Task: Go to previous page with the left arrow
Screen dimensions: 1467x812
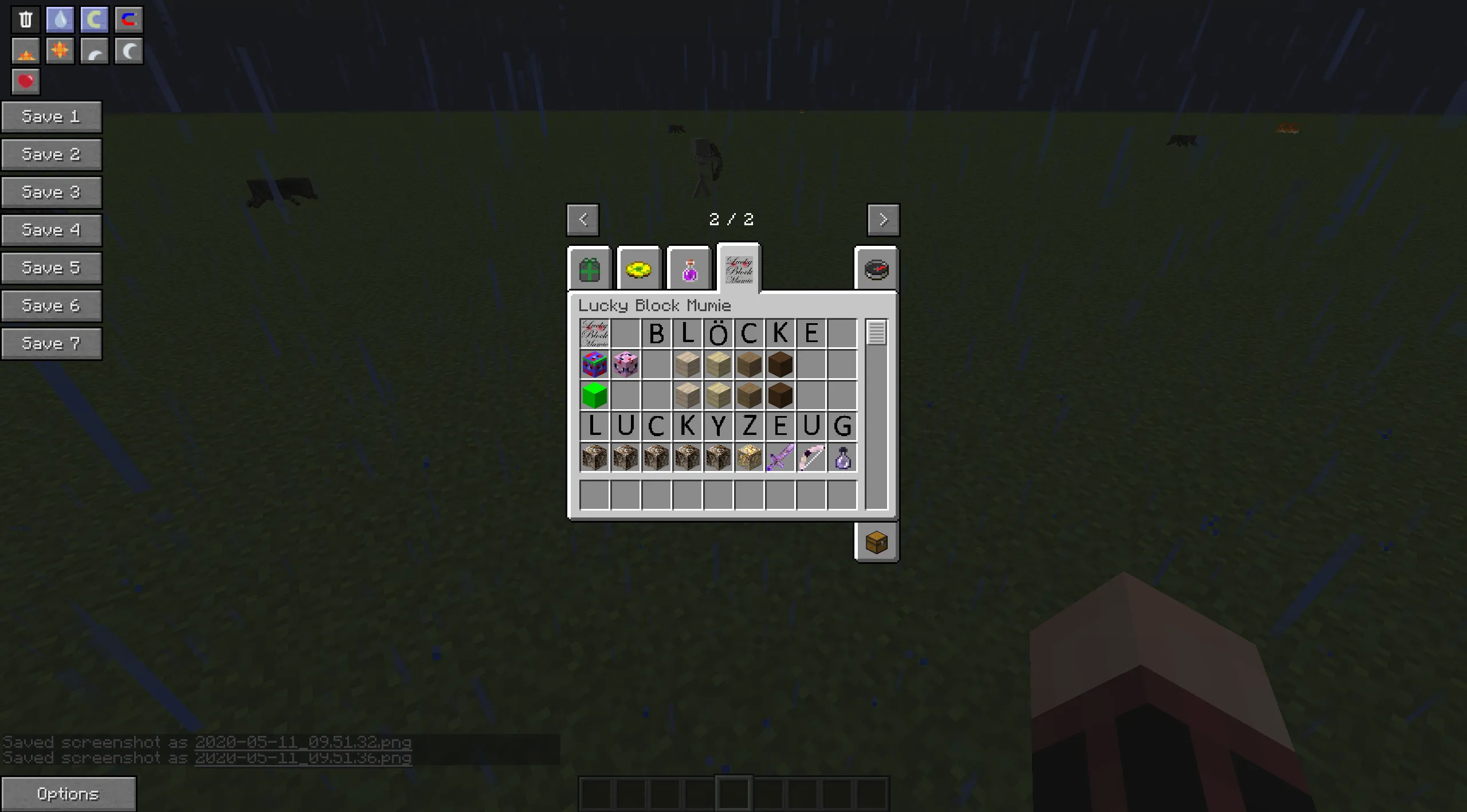Action: [x=583, y=219]
